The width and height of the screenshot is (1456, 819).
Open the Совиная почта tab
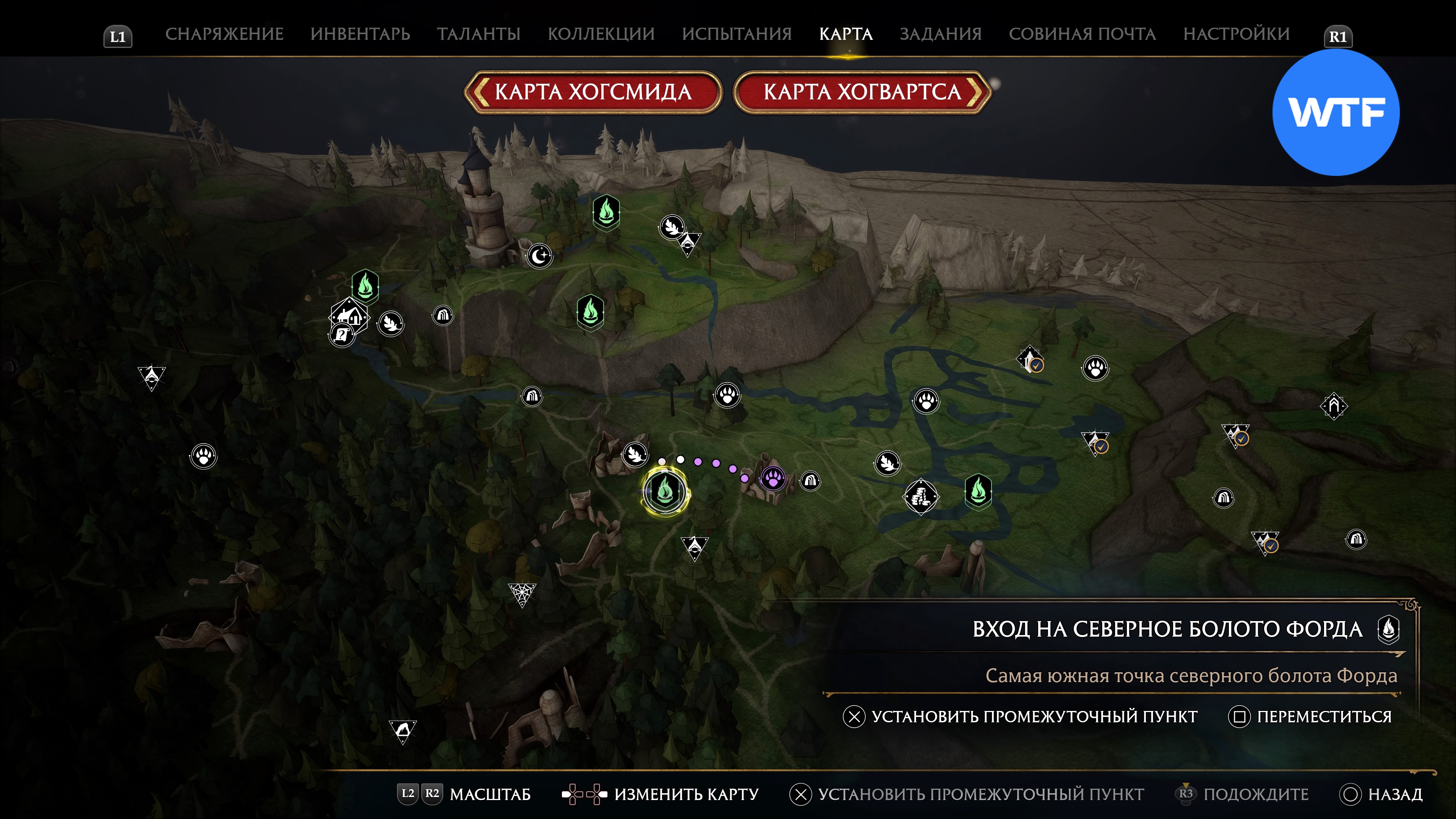(1082, 34)
